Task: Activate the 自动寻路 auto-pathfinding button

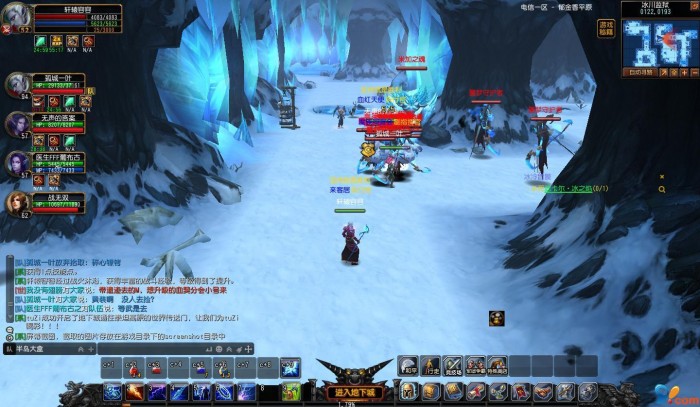Action: 641,73
